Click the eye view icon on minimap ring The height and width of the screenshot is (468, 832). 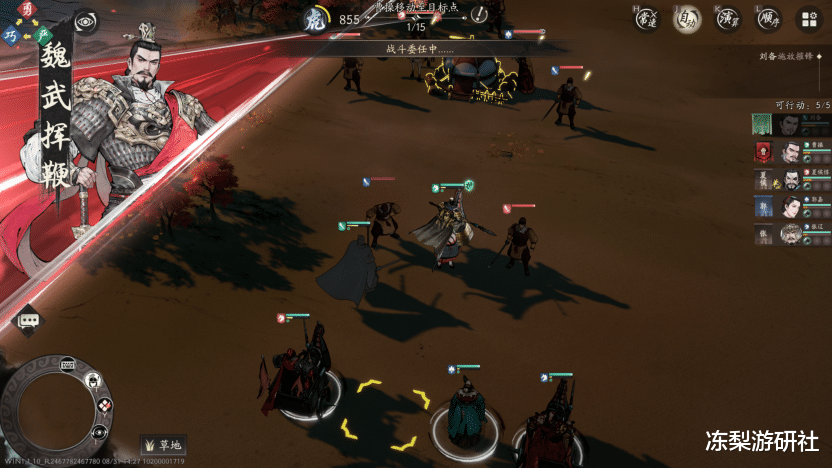[99, 432]
